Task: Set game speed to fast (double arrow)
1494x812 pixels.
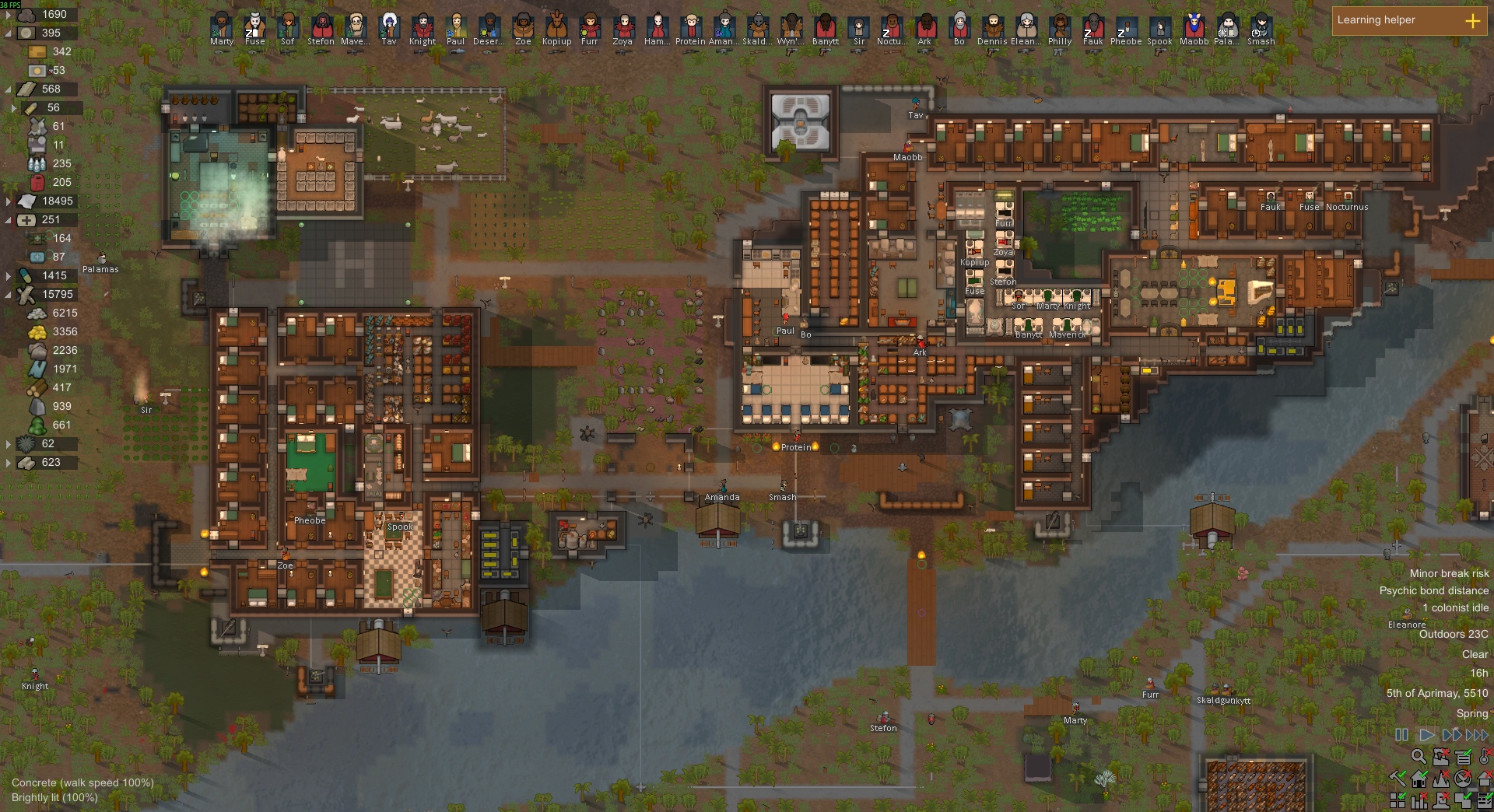Action: 1451,735
